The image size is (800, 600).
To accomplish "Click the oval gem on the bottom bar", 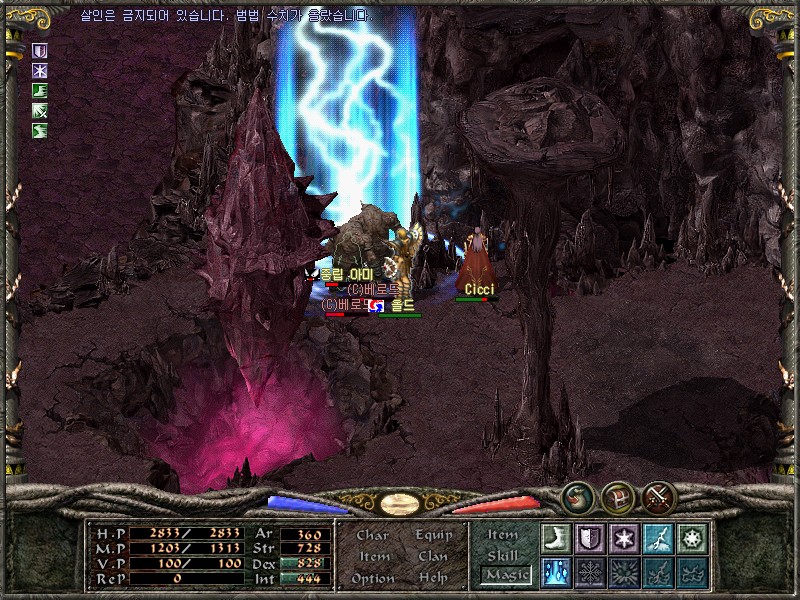I will [400, 503].
